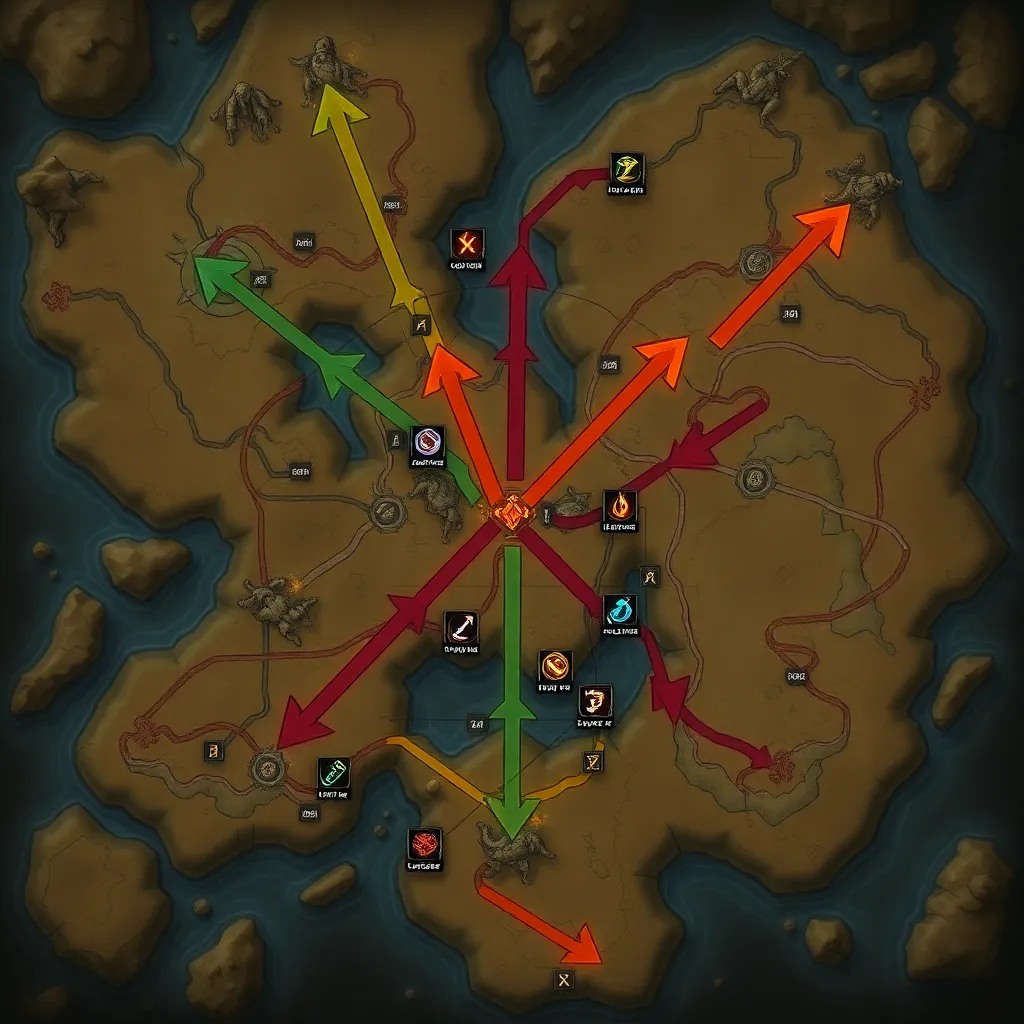Select the orange flame map marker
1024x1024 pixels.
tap(620, 506)
